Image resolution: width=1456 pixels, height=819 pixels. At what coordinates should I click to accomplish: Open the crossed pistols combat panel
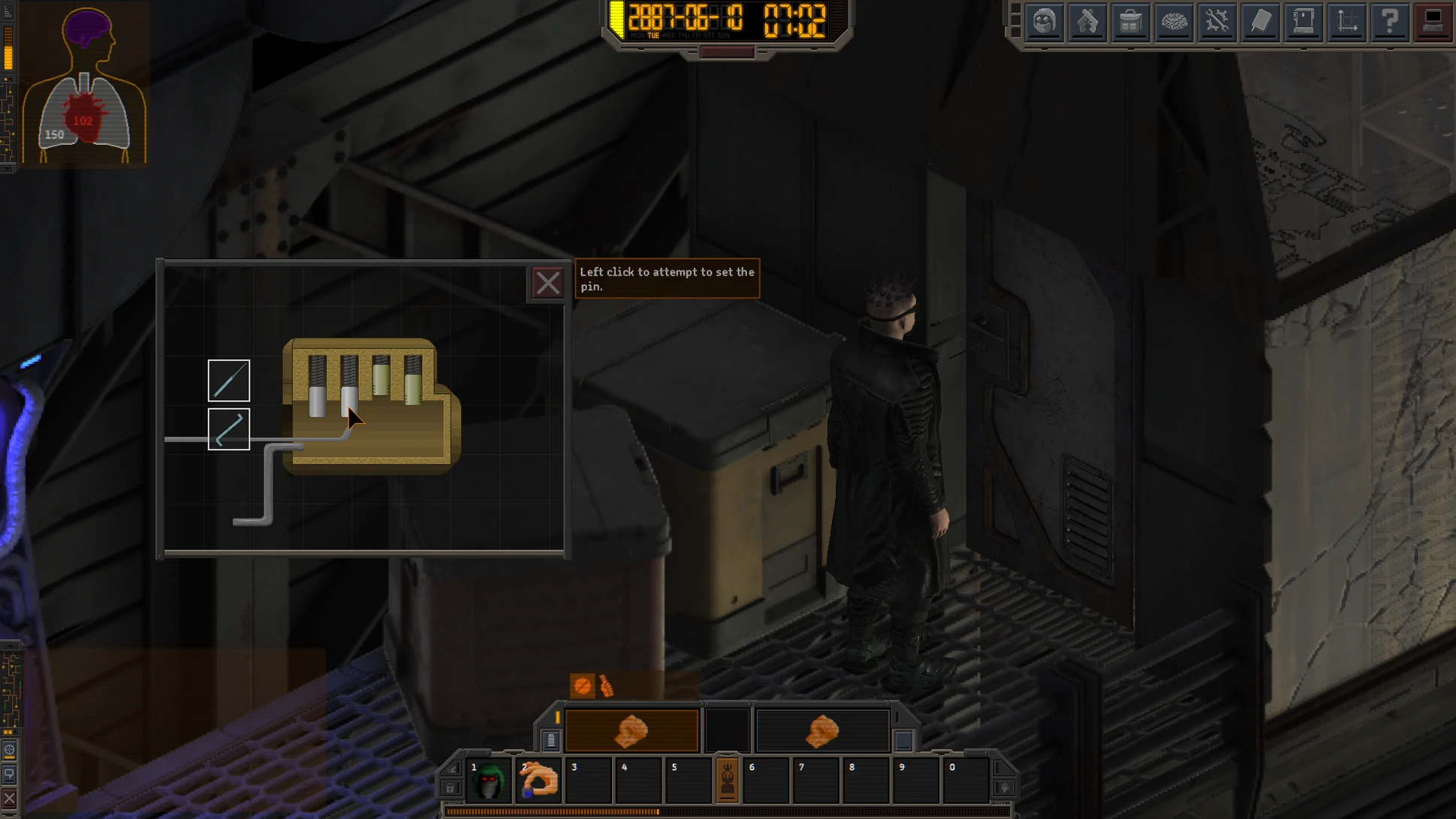click(1087, 22)
